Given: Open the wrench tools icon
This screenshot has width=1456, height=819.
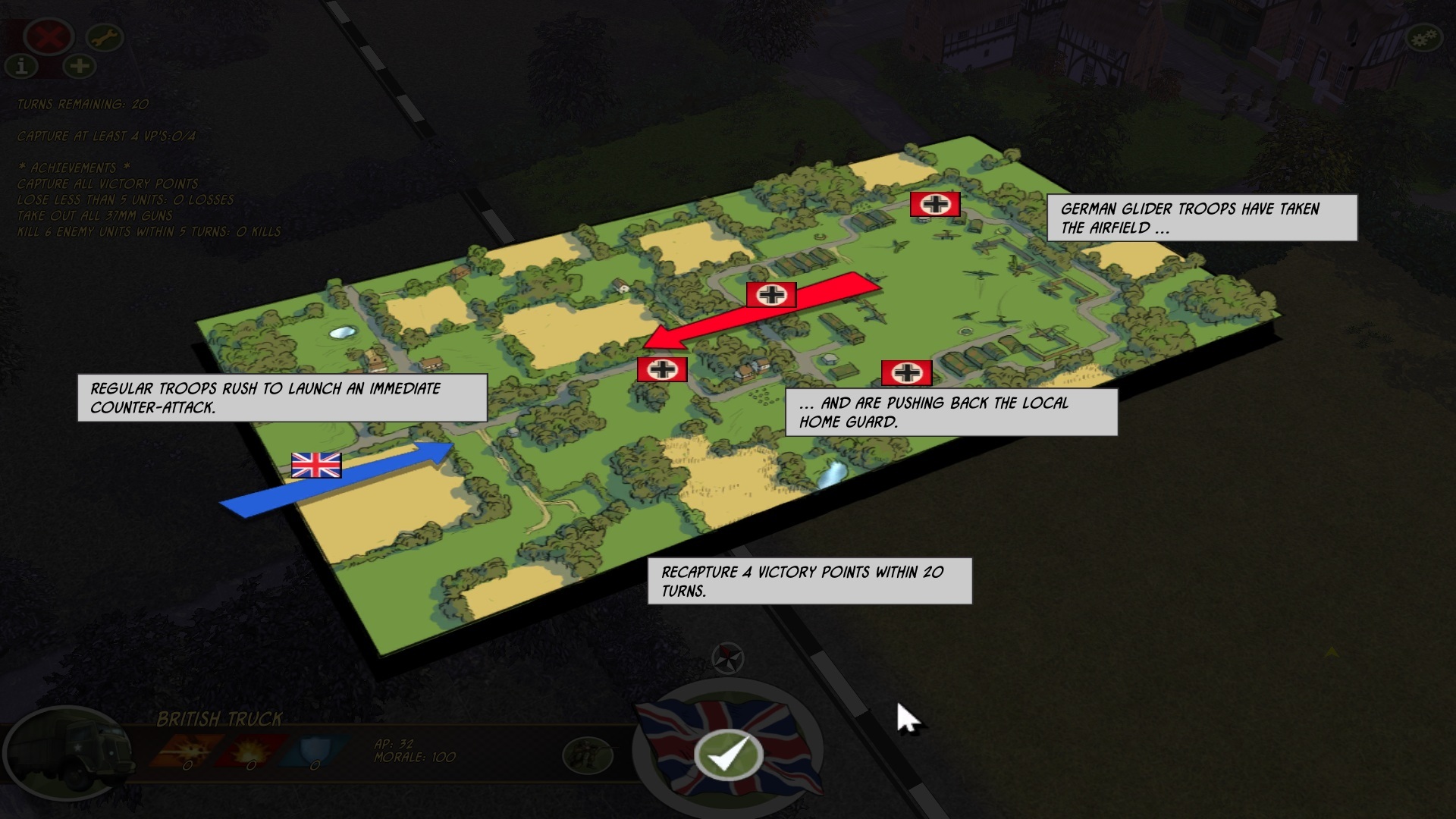Looking at the screenshot, I should [105, 36].
